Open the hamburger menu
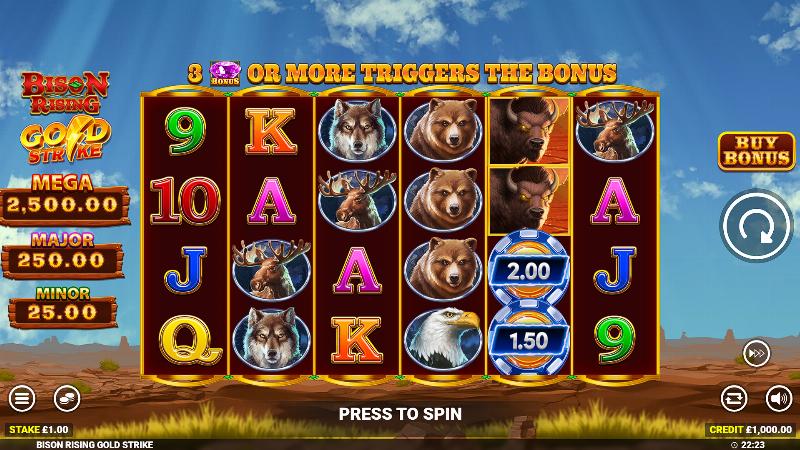The width and height of the screenshot is (800, 450). click(21, 397)
